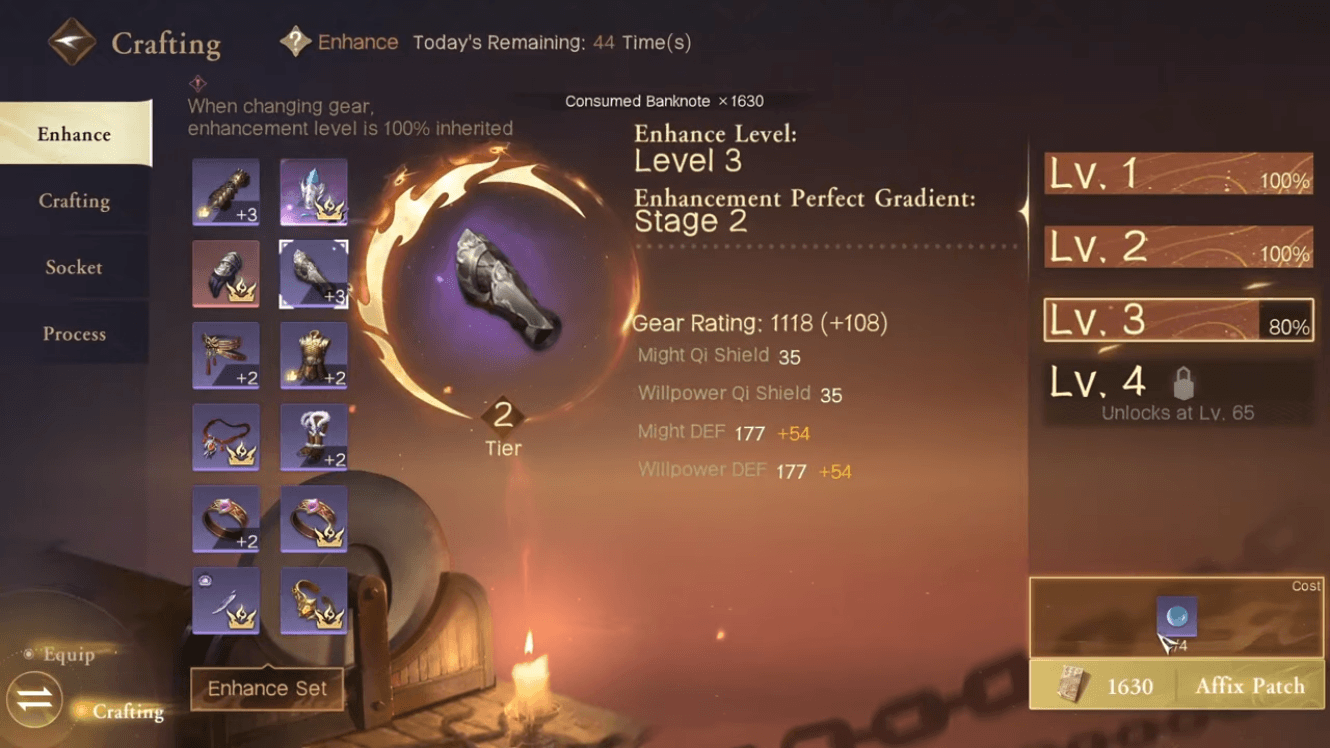Open the Socket tab
1330x748 pixels.
(74, 268)
